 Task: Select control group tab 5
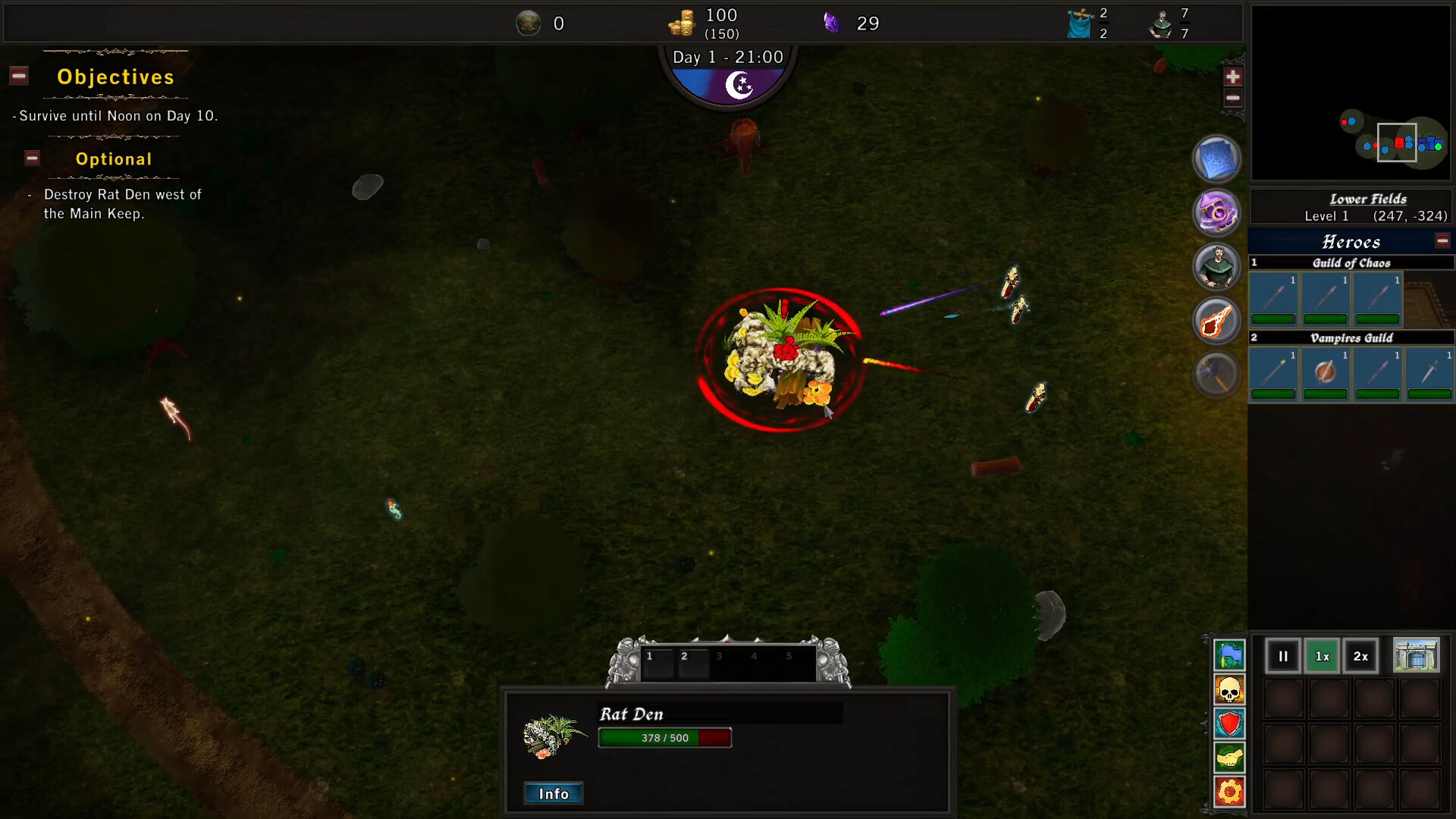789,657
